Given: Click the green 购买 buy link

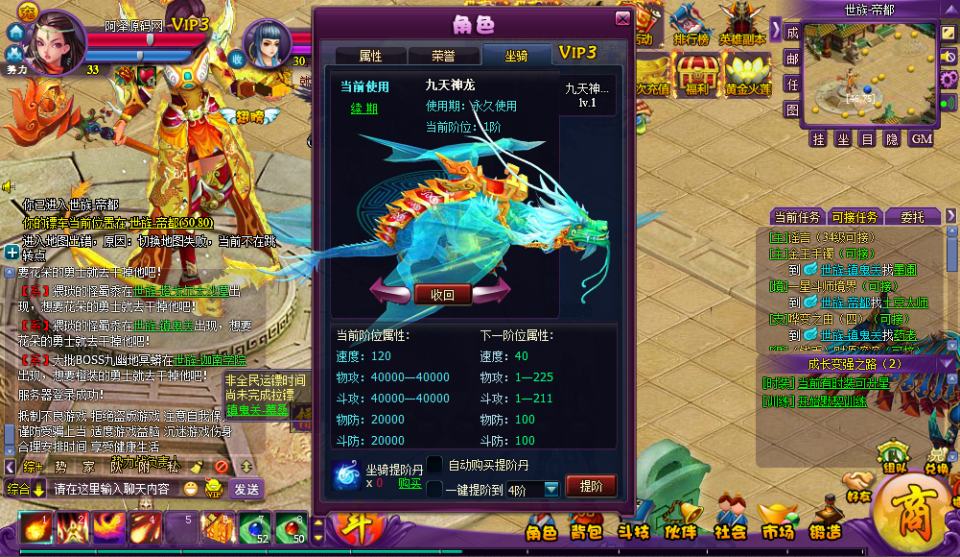Looking at the screenshot, I should pos(409,483).
